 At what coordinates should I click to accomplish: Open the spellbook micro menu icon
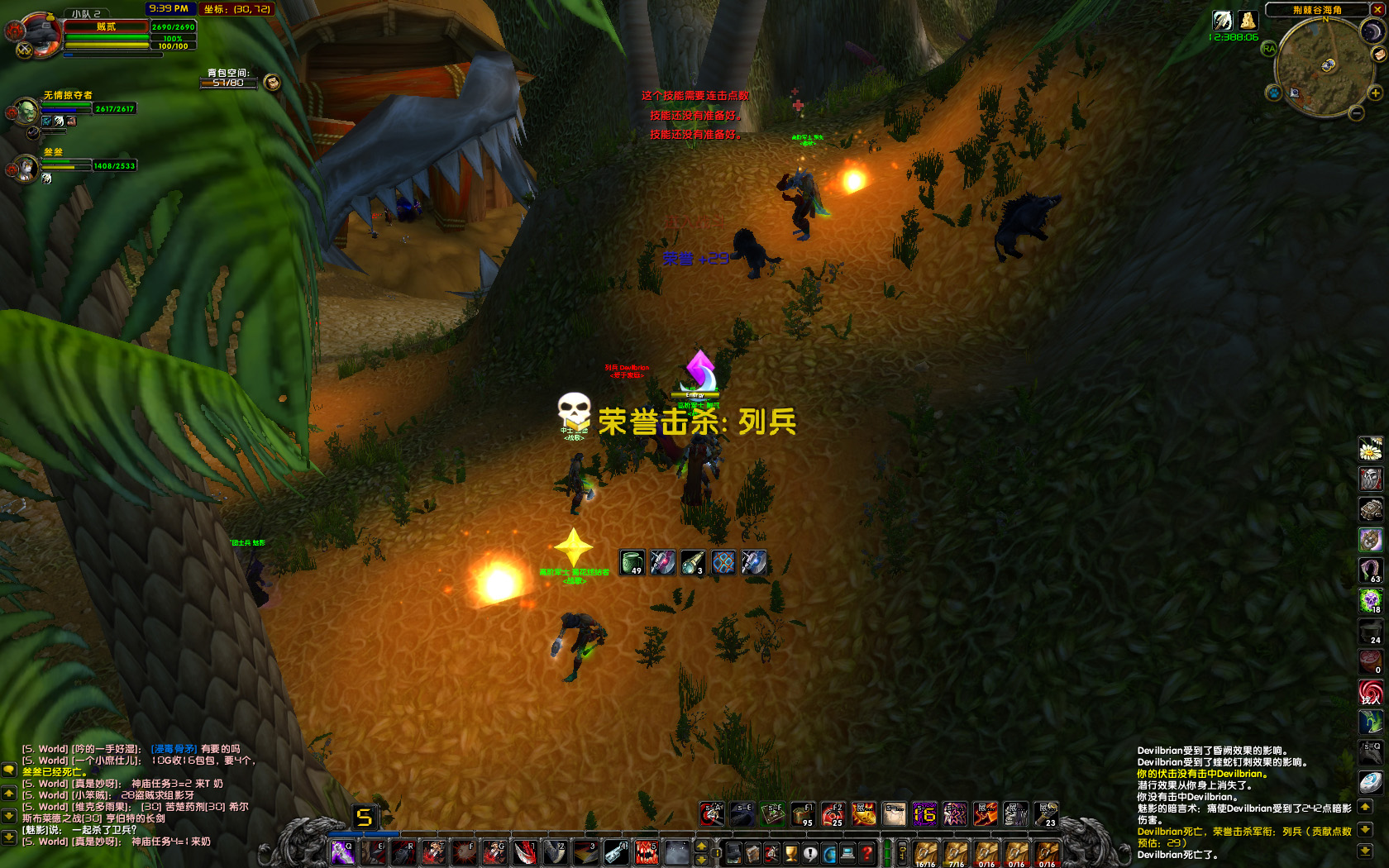click(x=752, y=852)
